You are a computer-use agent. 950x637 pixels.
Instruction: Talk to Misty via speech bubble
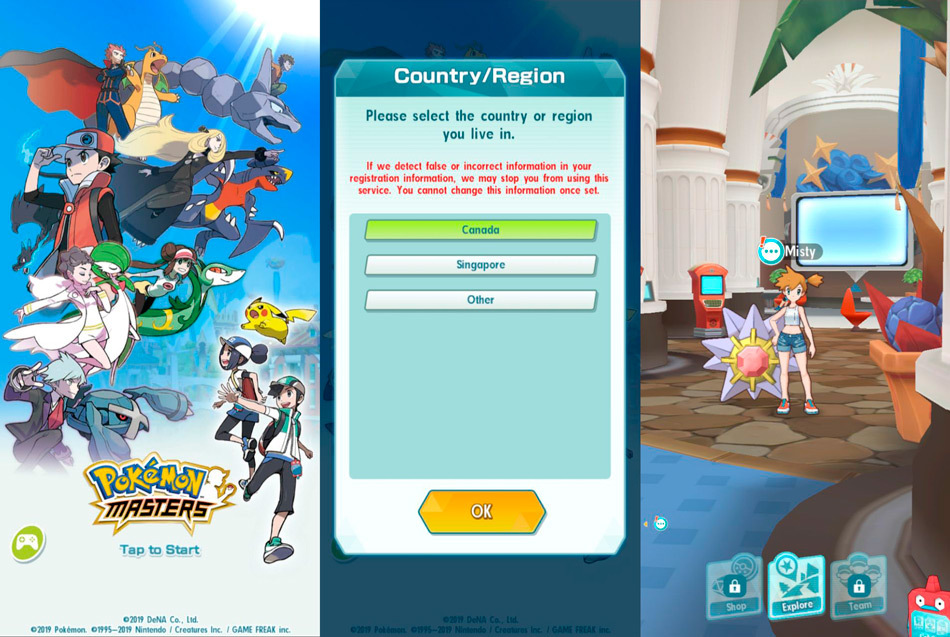coord(772,251)
